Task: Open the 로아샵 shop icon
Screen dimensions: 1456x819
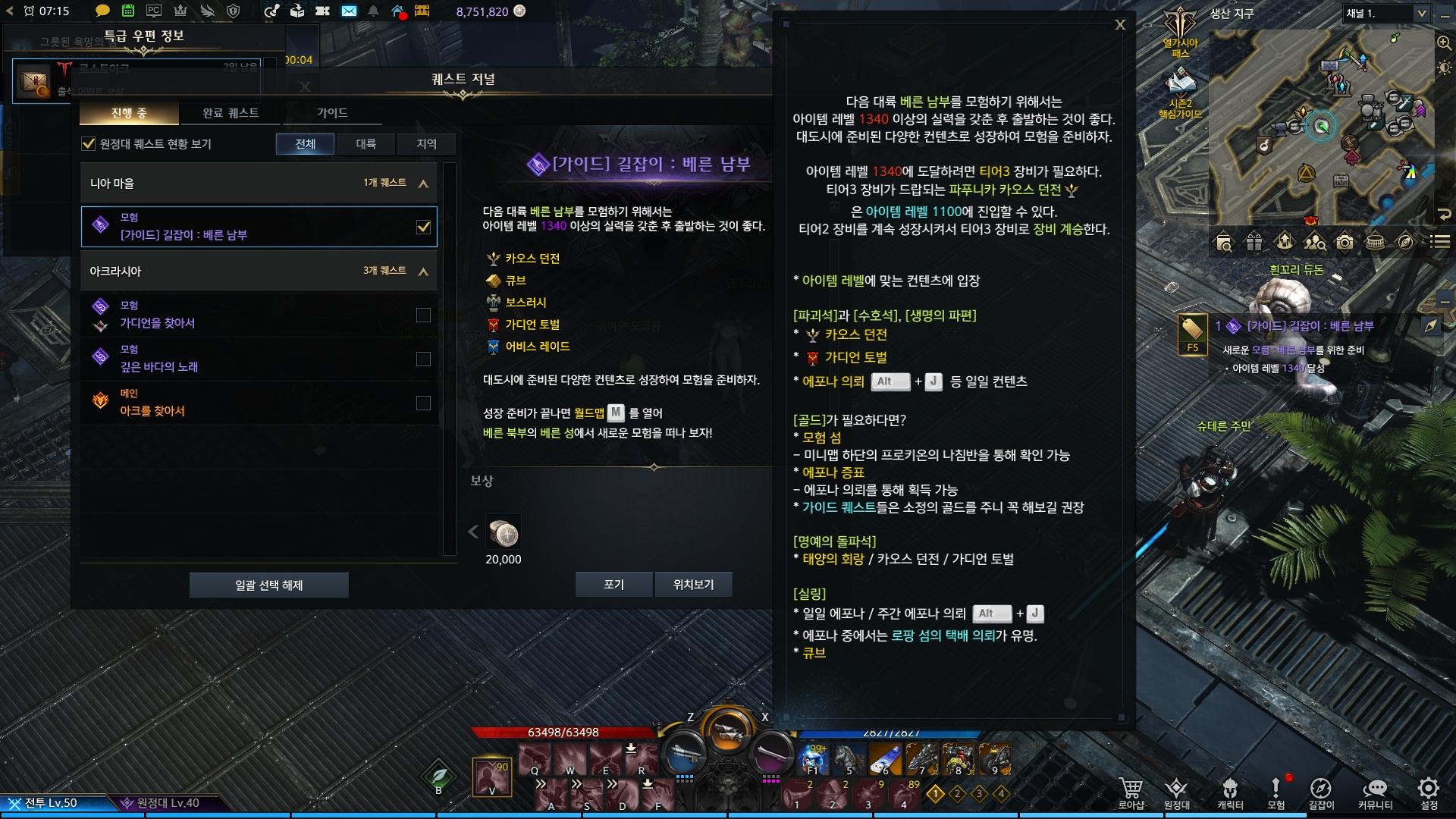Action: pos(1131,792)
